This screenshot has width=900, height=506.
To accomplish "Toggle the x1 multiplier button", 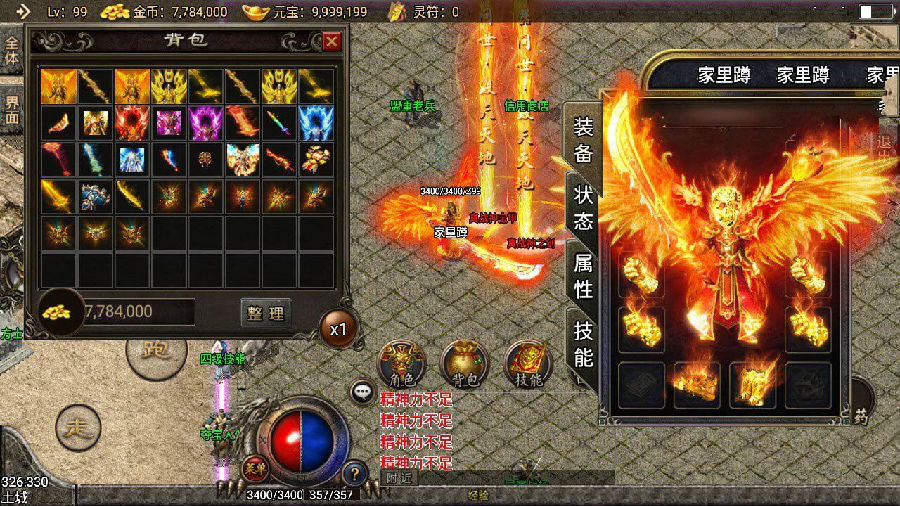I will (339, 328).
